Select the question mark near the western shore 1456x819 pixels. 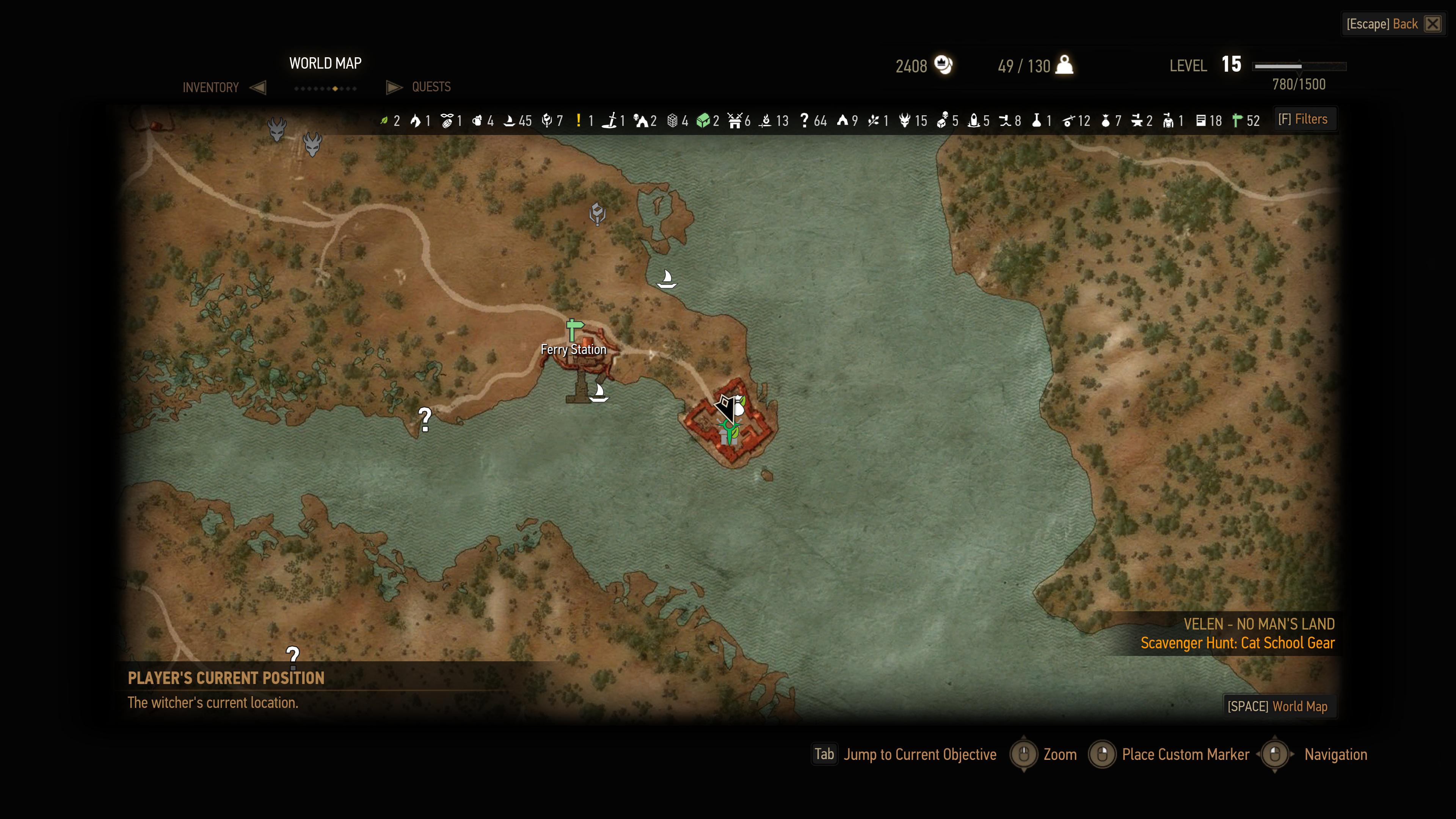coord(425,419)
